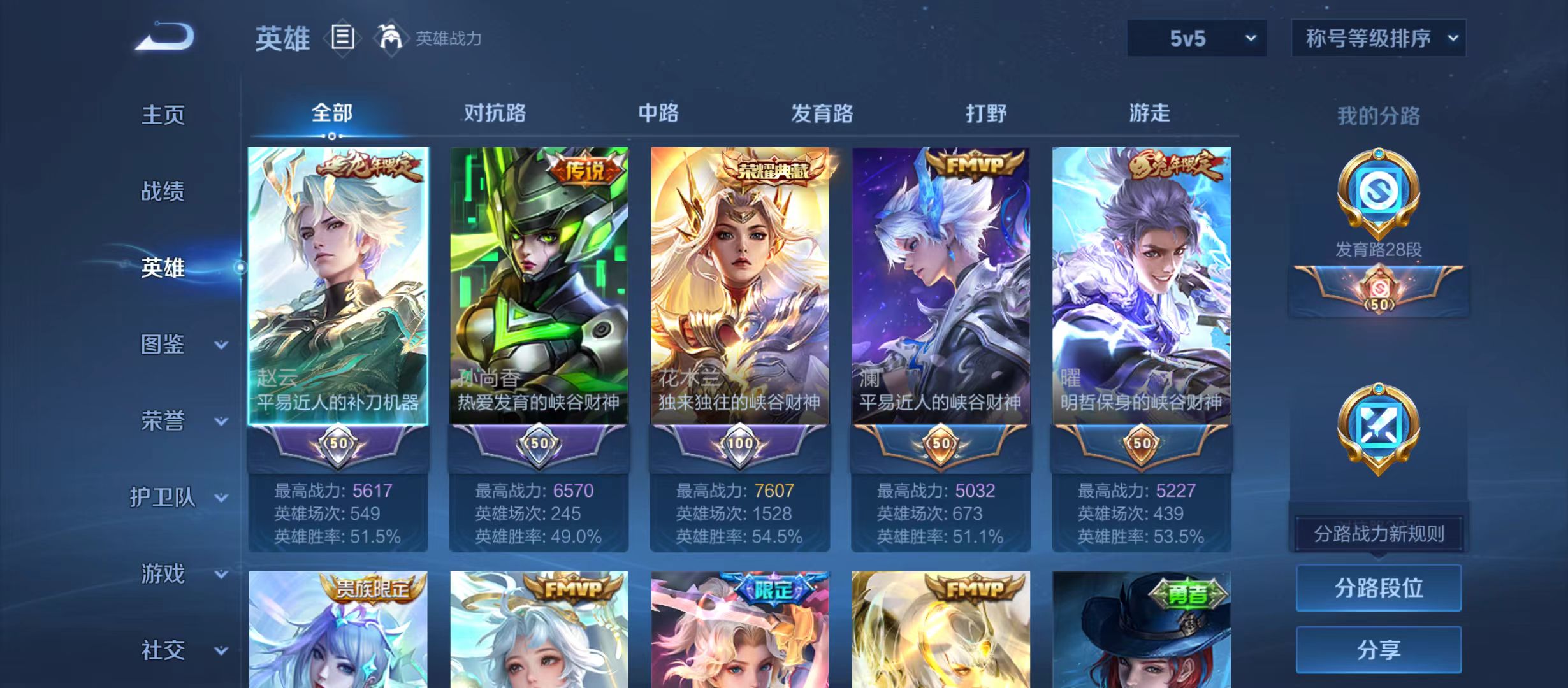
Task: Click the 分路段位 button
Action: tap(1379, 588)
